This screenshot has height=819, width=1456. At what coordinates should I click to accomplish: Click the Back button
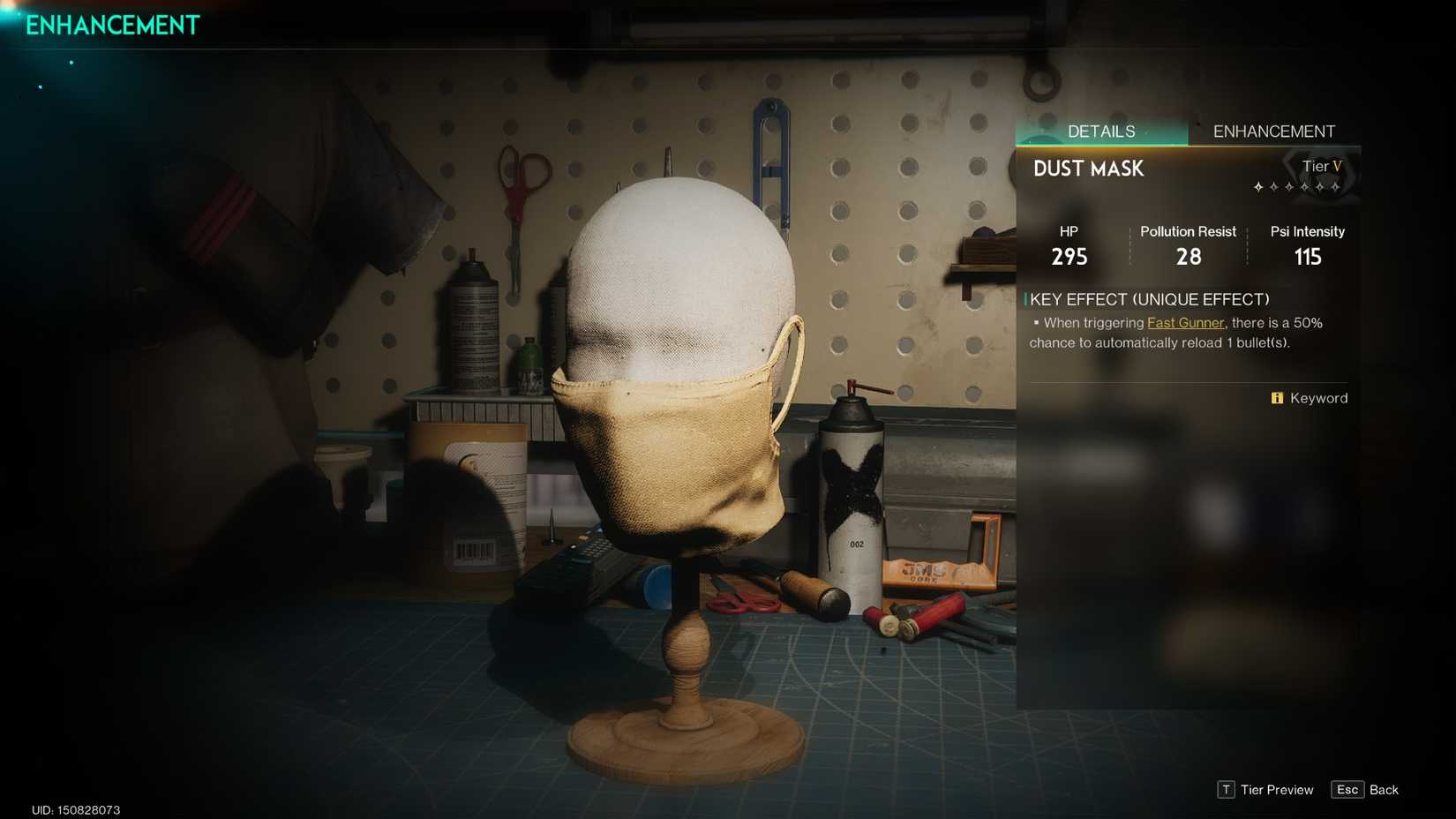tap(1386, 790)
